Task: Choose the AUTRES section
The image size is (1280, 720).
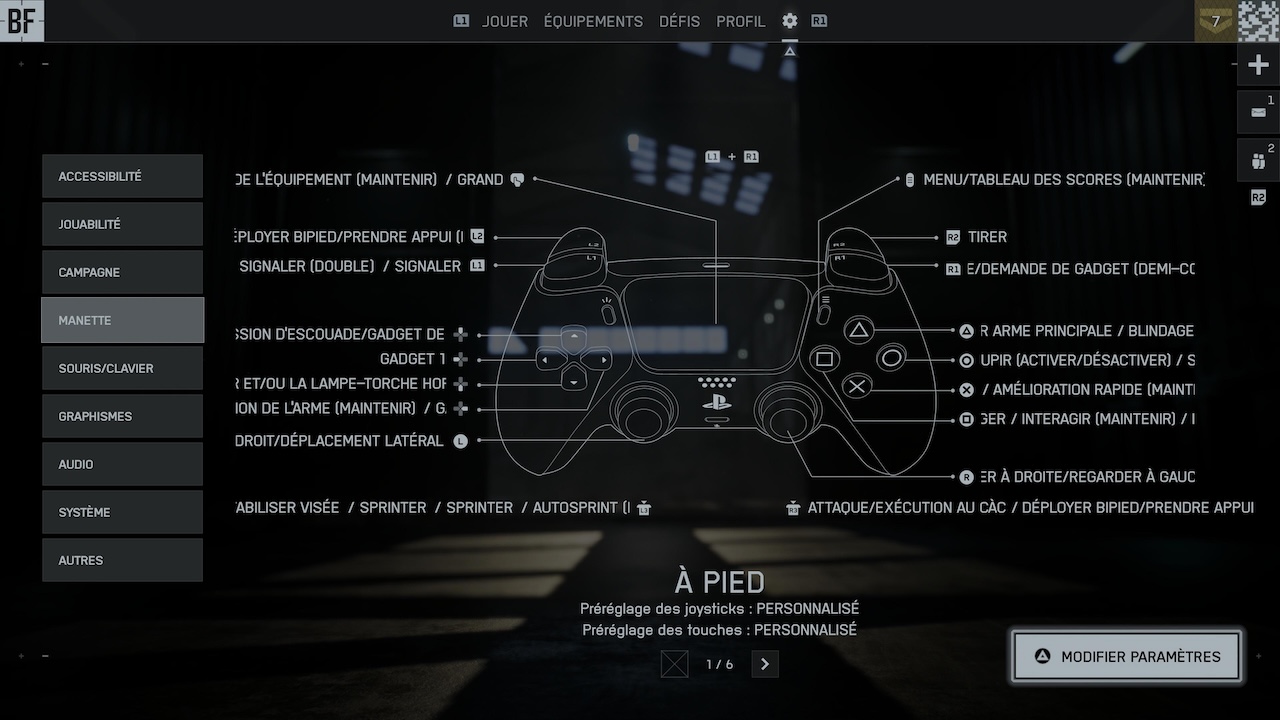Action: click(x=122, y=560)
